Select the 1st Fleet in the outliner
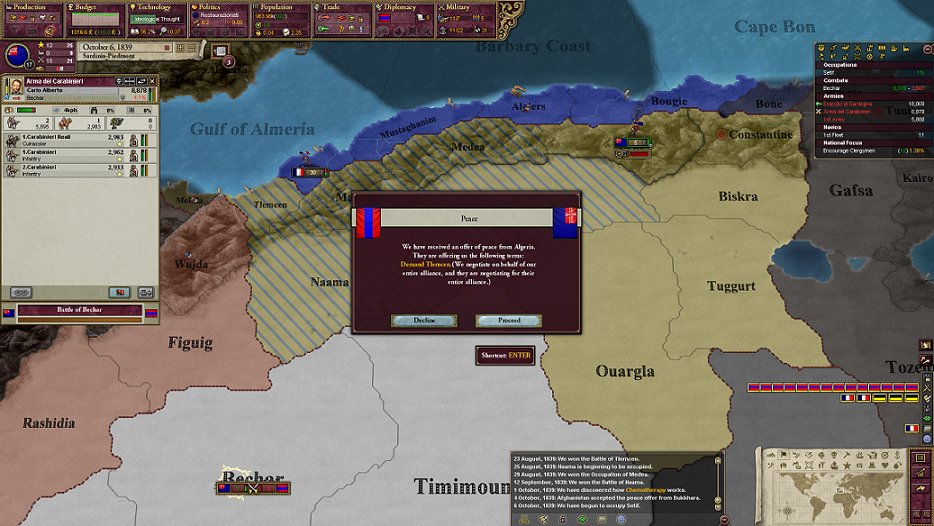 (x=838, y=134)
